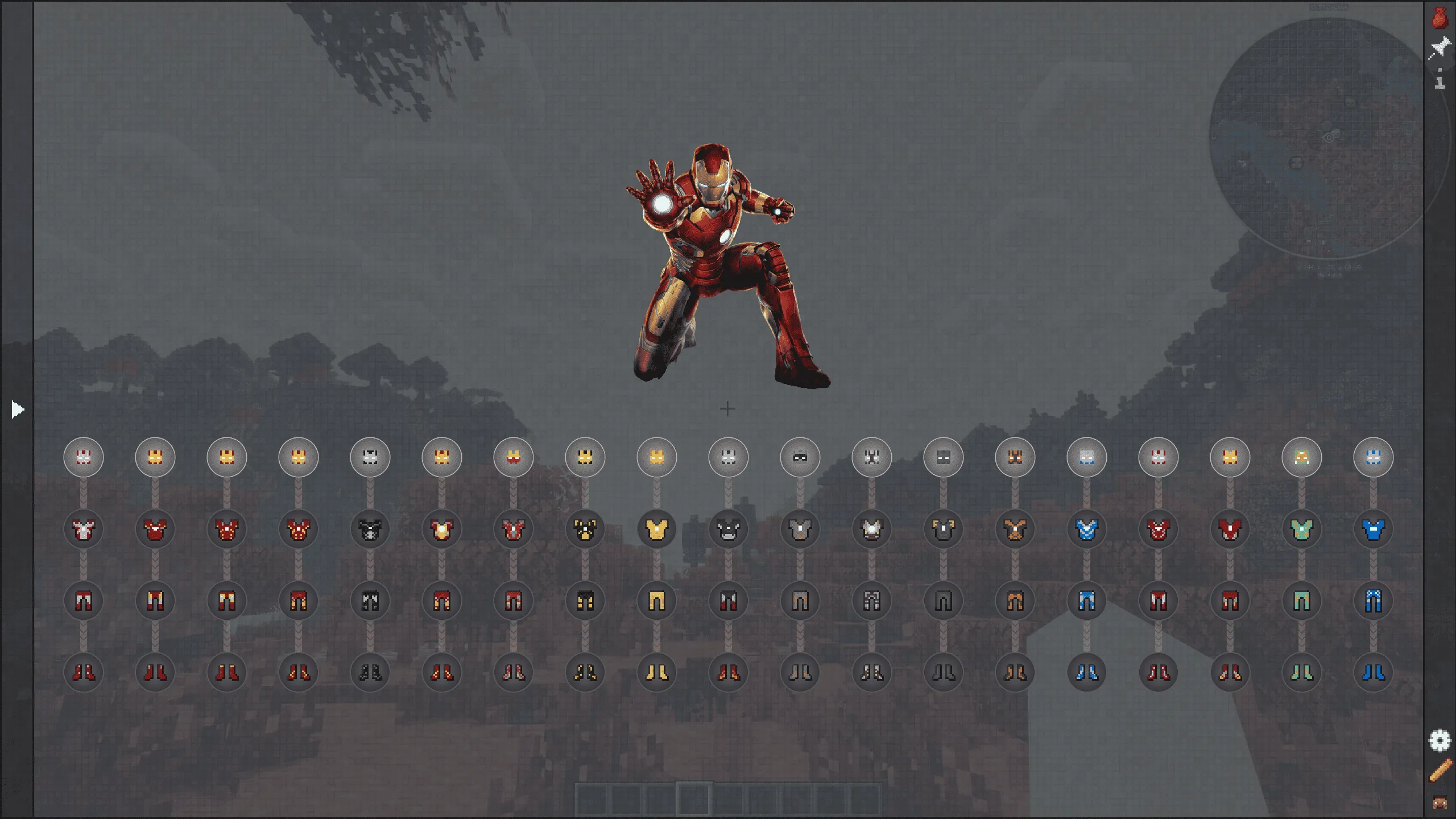
Task: Select the leftmost silver-white helmet node
Action: 84,457
